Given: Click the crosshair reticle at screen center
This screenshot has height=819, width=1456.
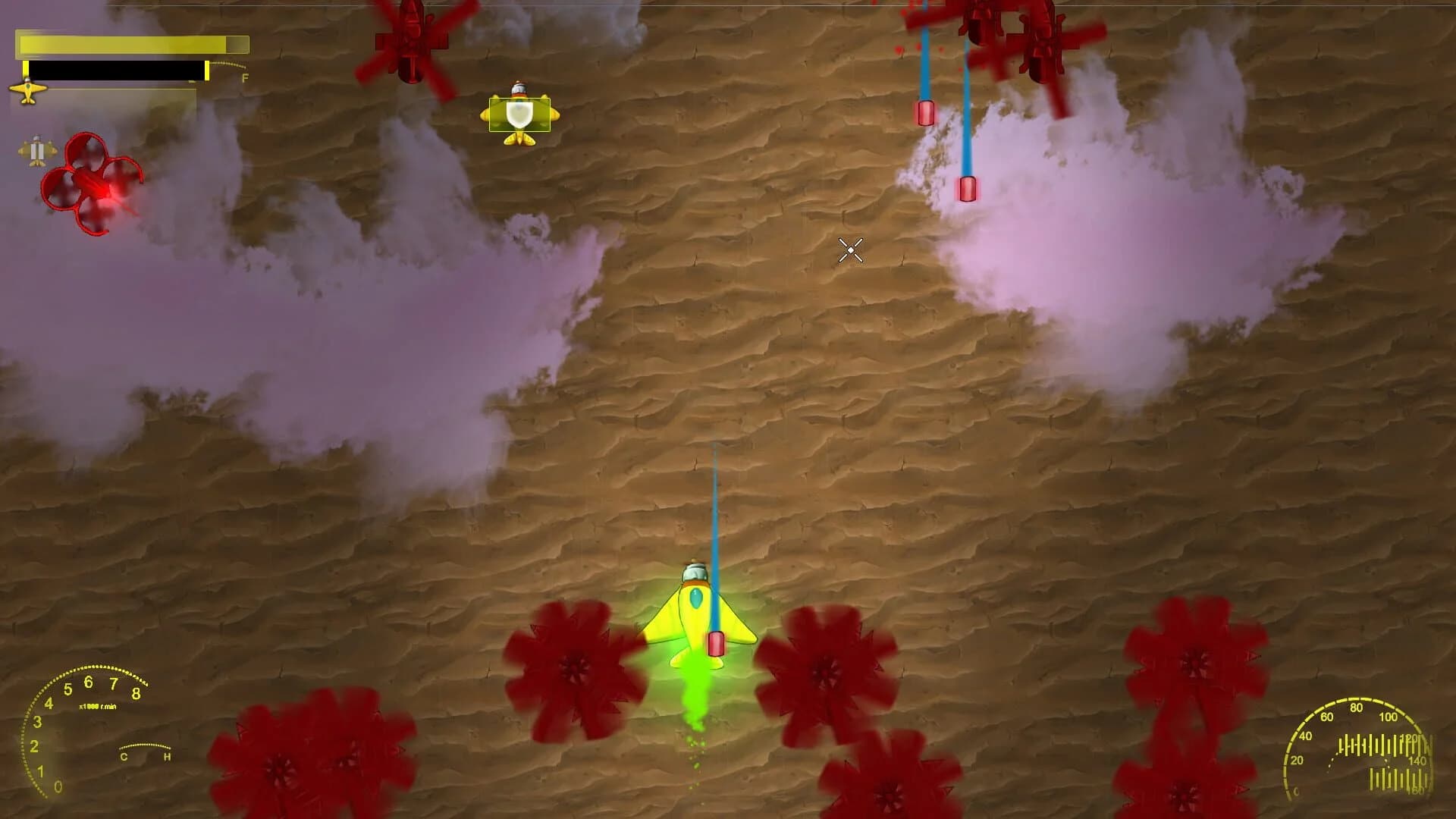Looking at the screenshot, I should click(x=850, y=250).
